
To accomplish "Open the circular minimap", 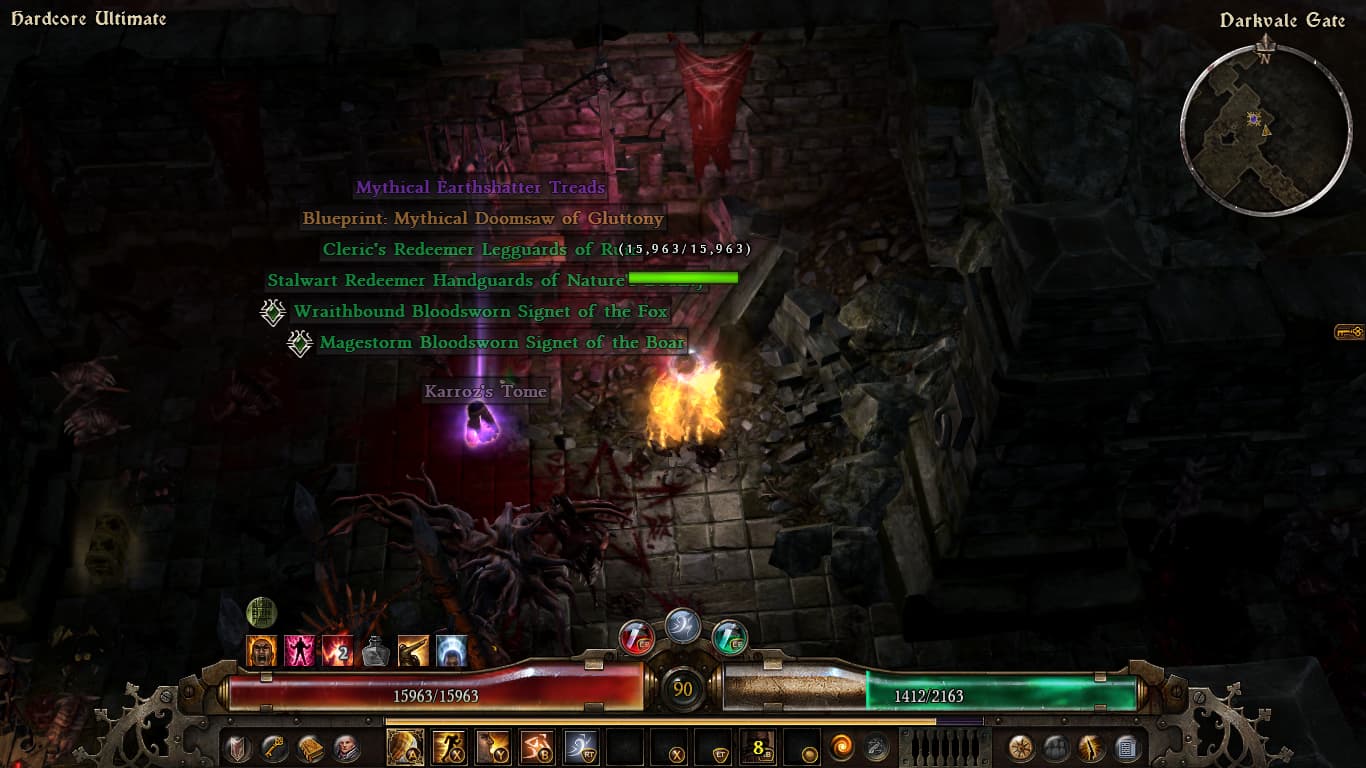I will 1265,128.
